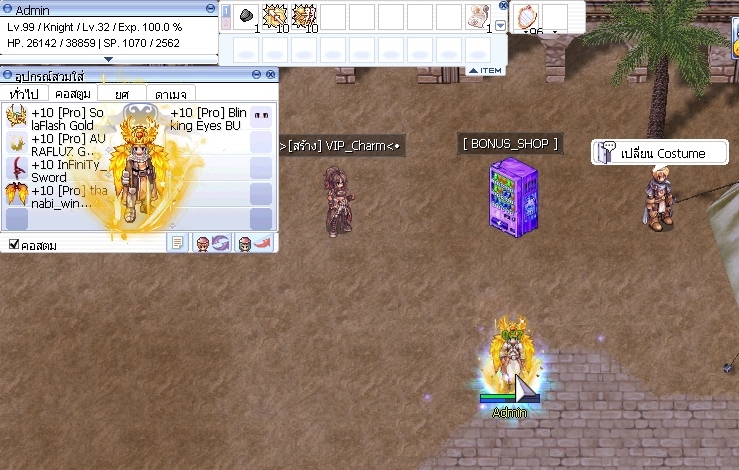The image size is (739, 470).
Task: Select the SolaFlash Gold headgear slot
Action: [x=16, y=116]
